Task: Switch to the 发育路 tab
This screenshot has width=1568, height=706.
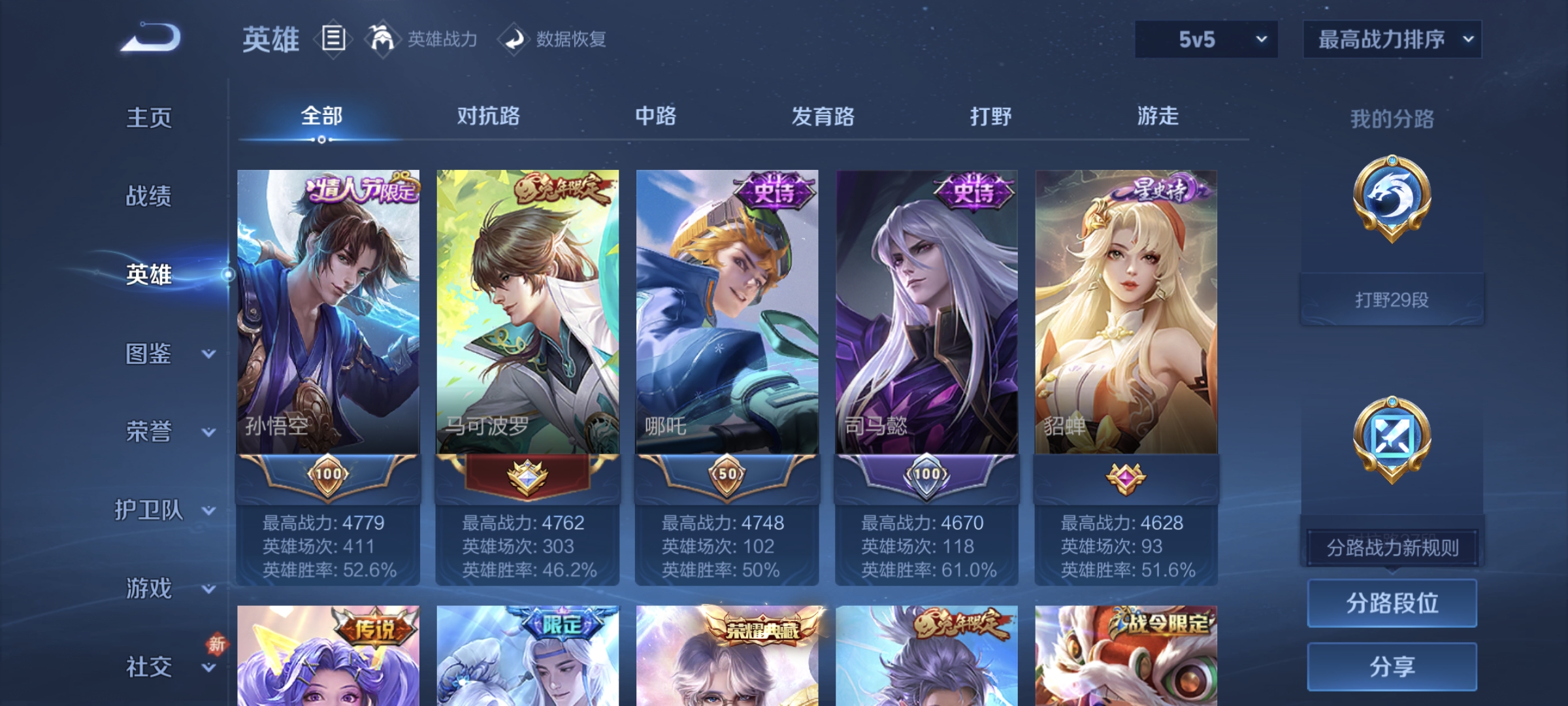Action: pyautogui.click(x=822, y=116)
